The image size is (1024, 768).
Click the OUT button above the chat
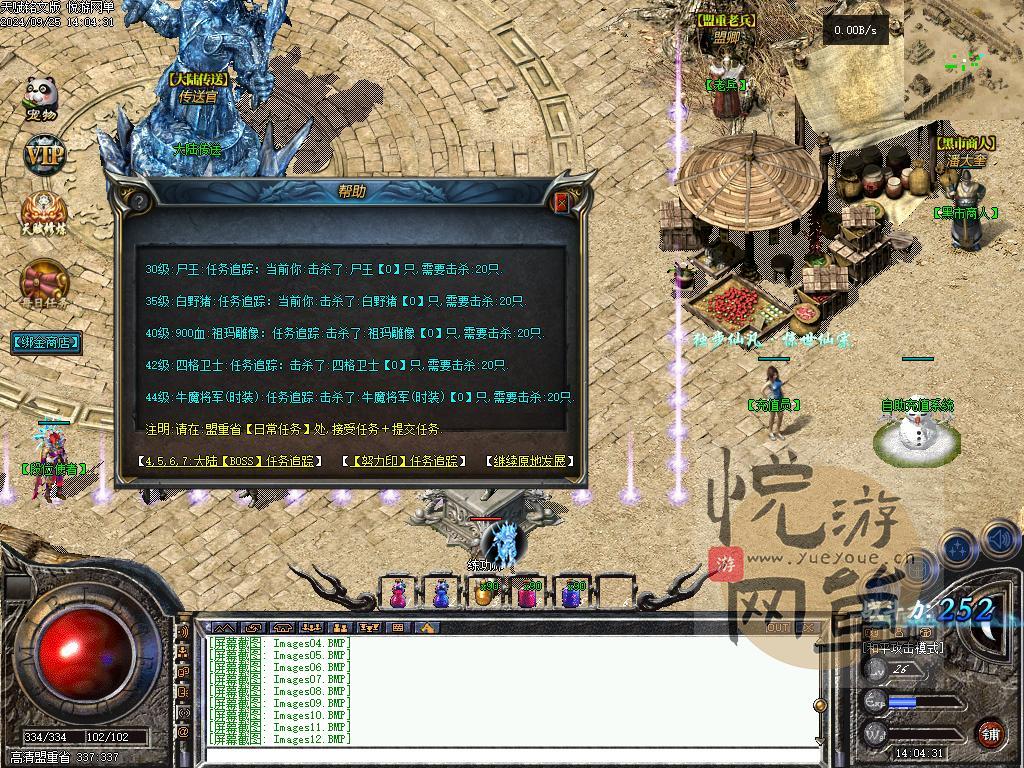coord(778,628)
